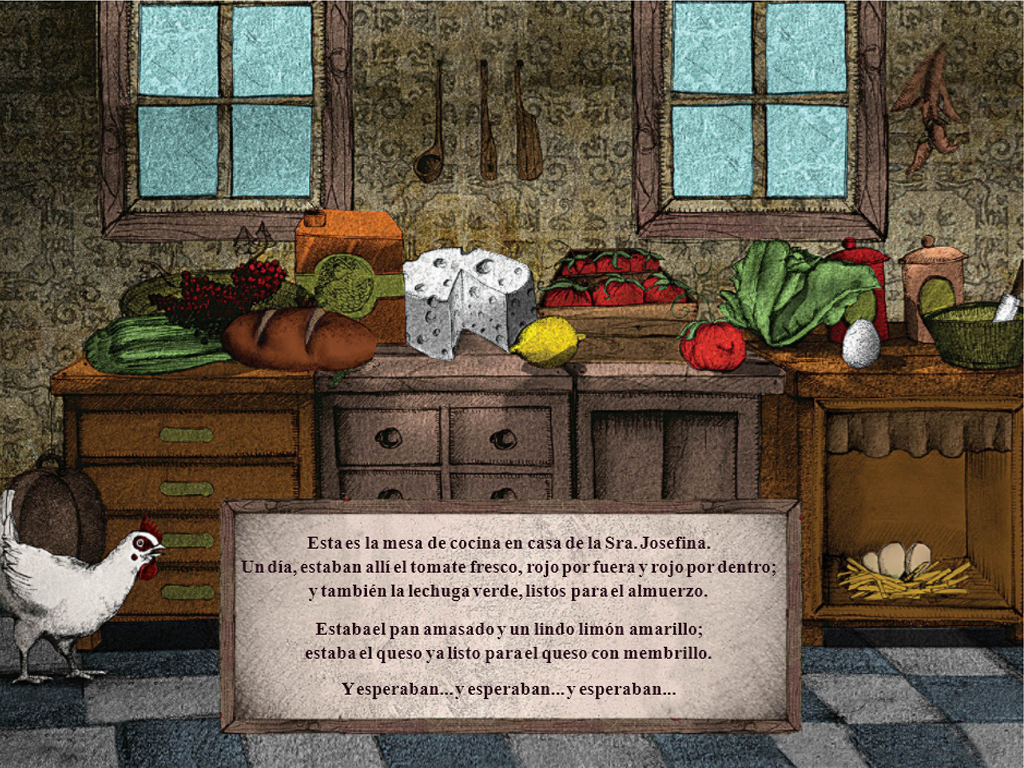
Task: Dismiss the framed story text panel
Action: (509, 616)
